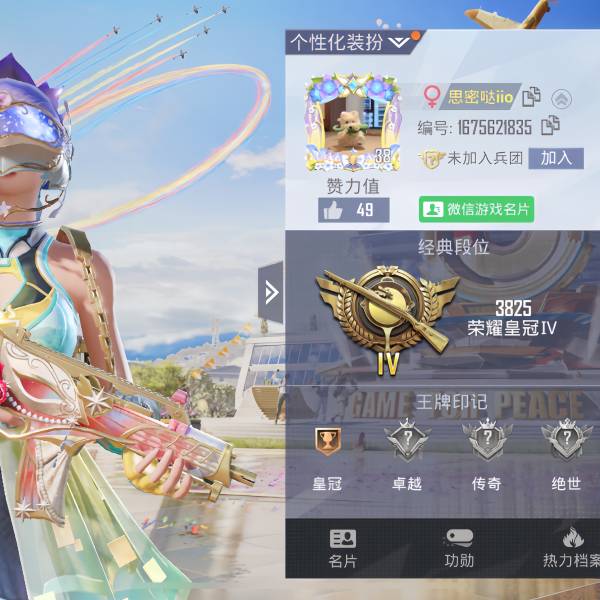Copy the player name 思密哒iio
600x600 pixels.
coord(532,96)
